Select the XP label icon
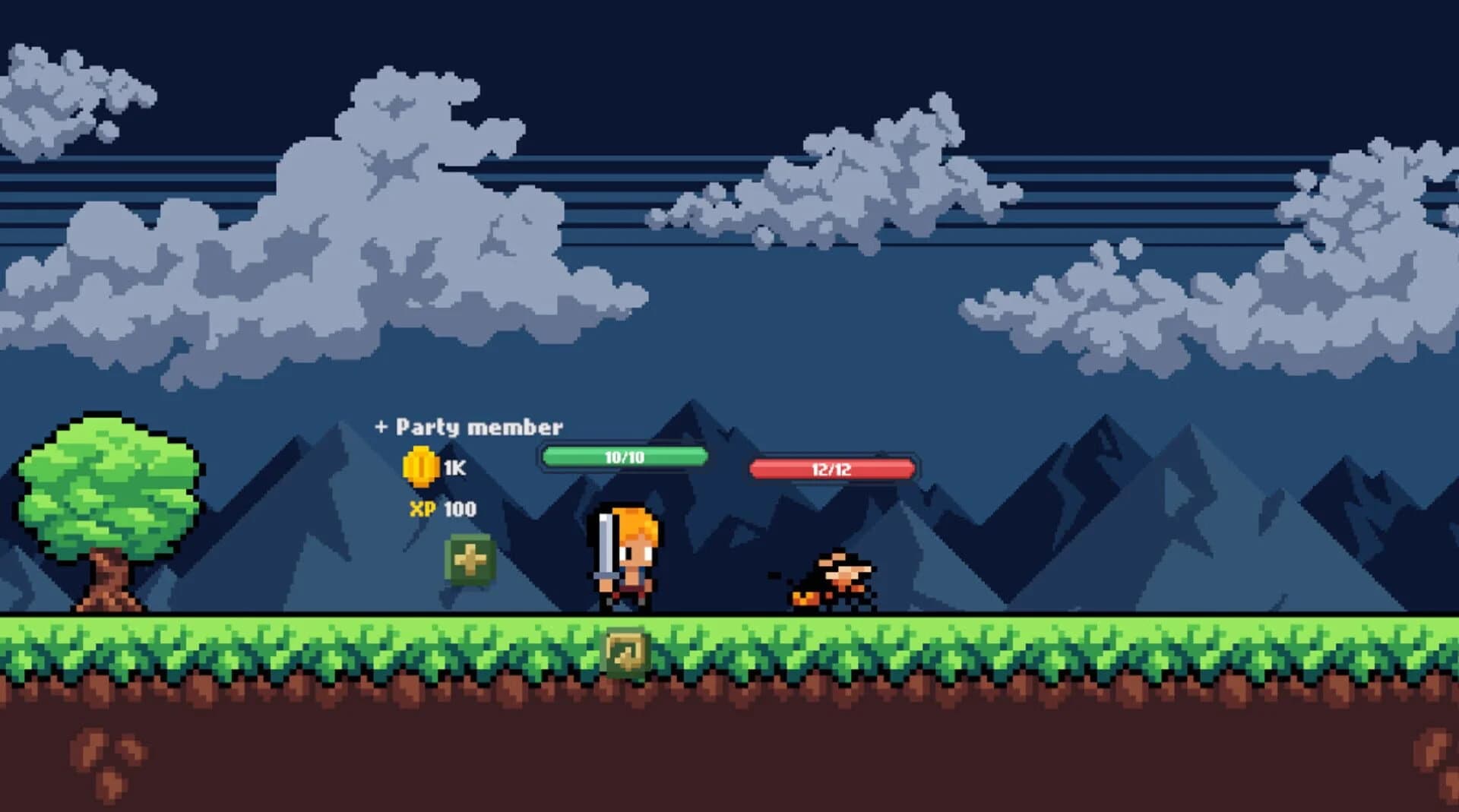Image resolution: width=1459 pixels, height=812 pixels. tap(421, 510)
